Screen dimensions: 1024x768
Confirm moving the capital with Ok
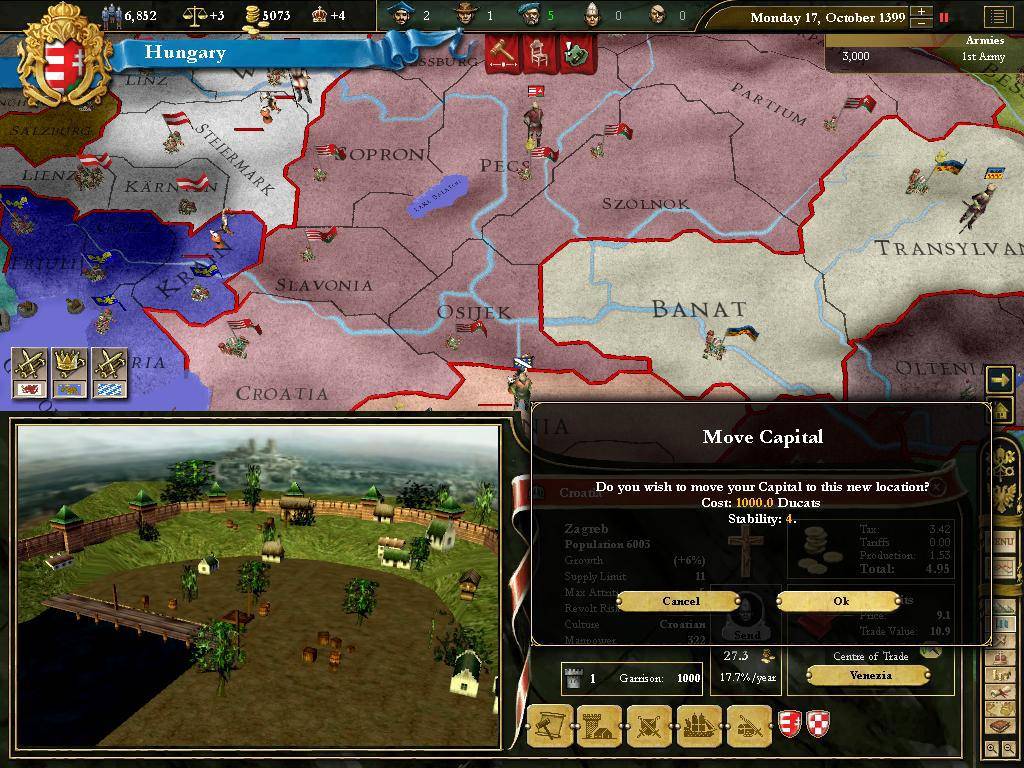840,601
